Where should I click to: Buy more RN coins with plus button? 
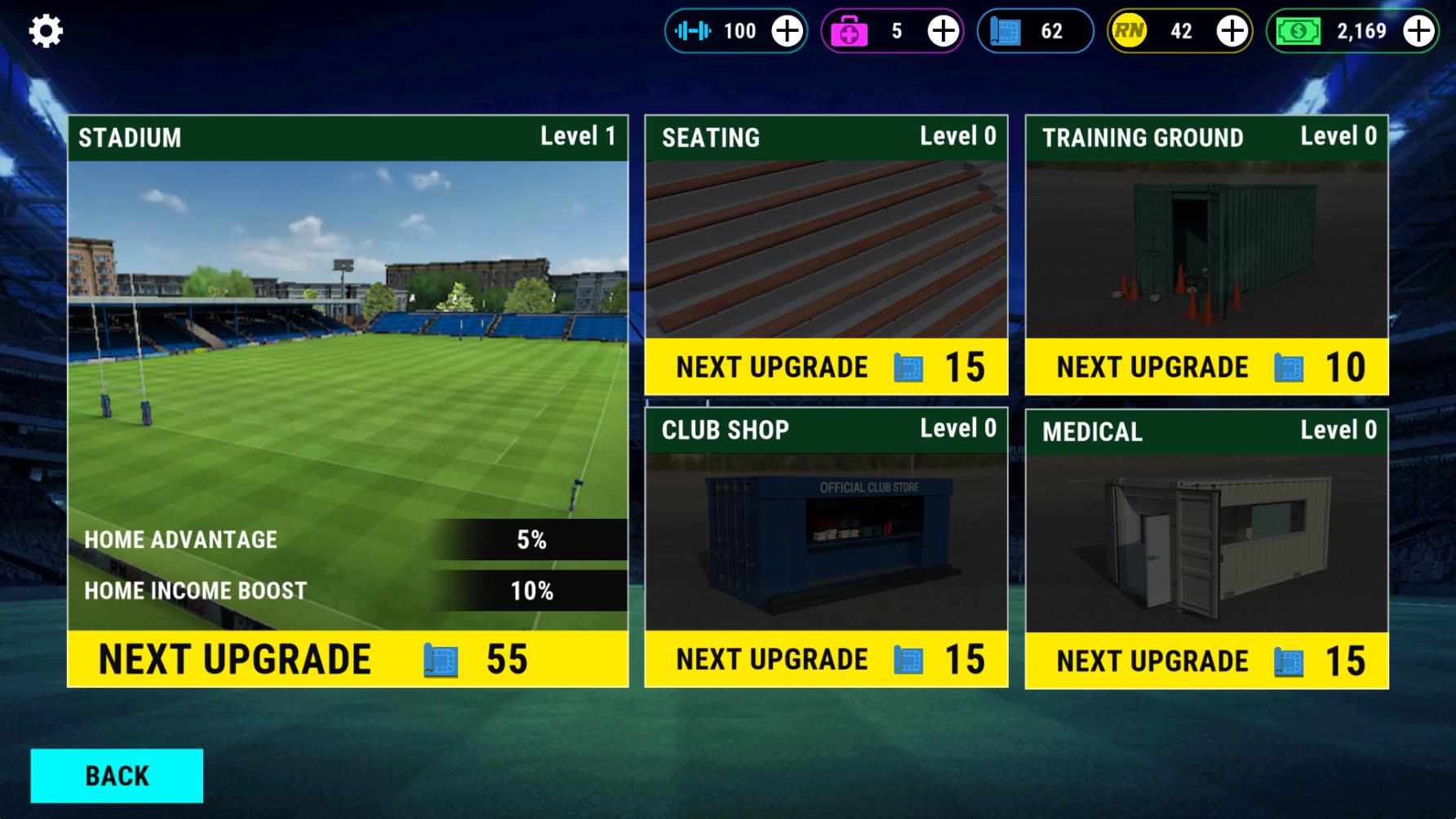(x=1232, y=31)
